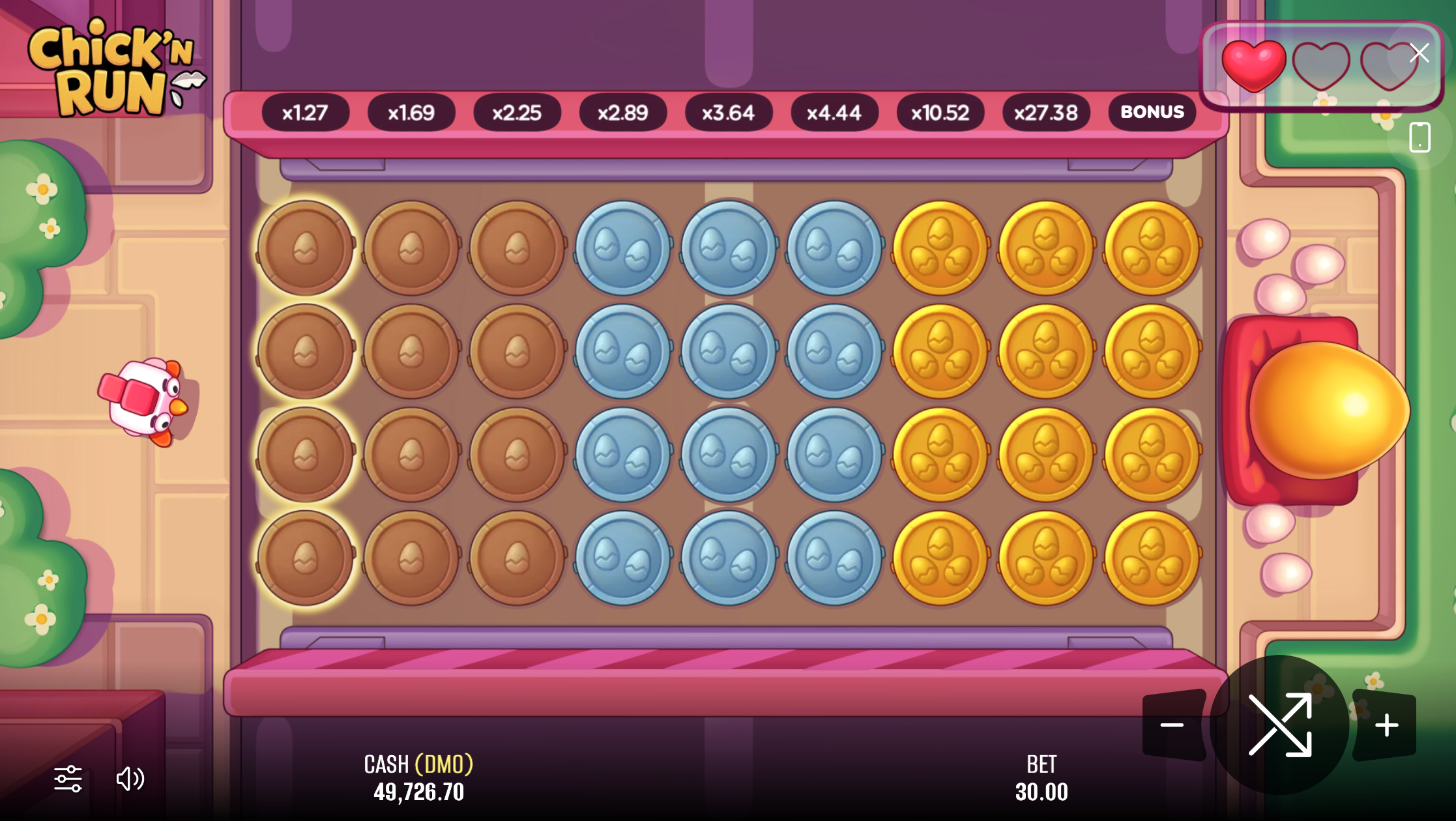Image resolution: width=1456 pixels, height=821 pixels.
Task: Click the shuffle arrows play button
Action: click(x=1279, y=725)
